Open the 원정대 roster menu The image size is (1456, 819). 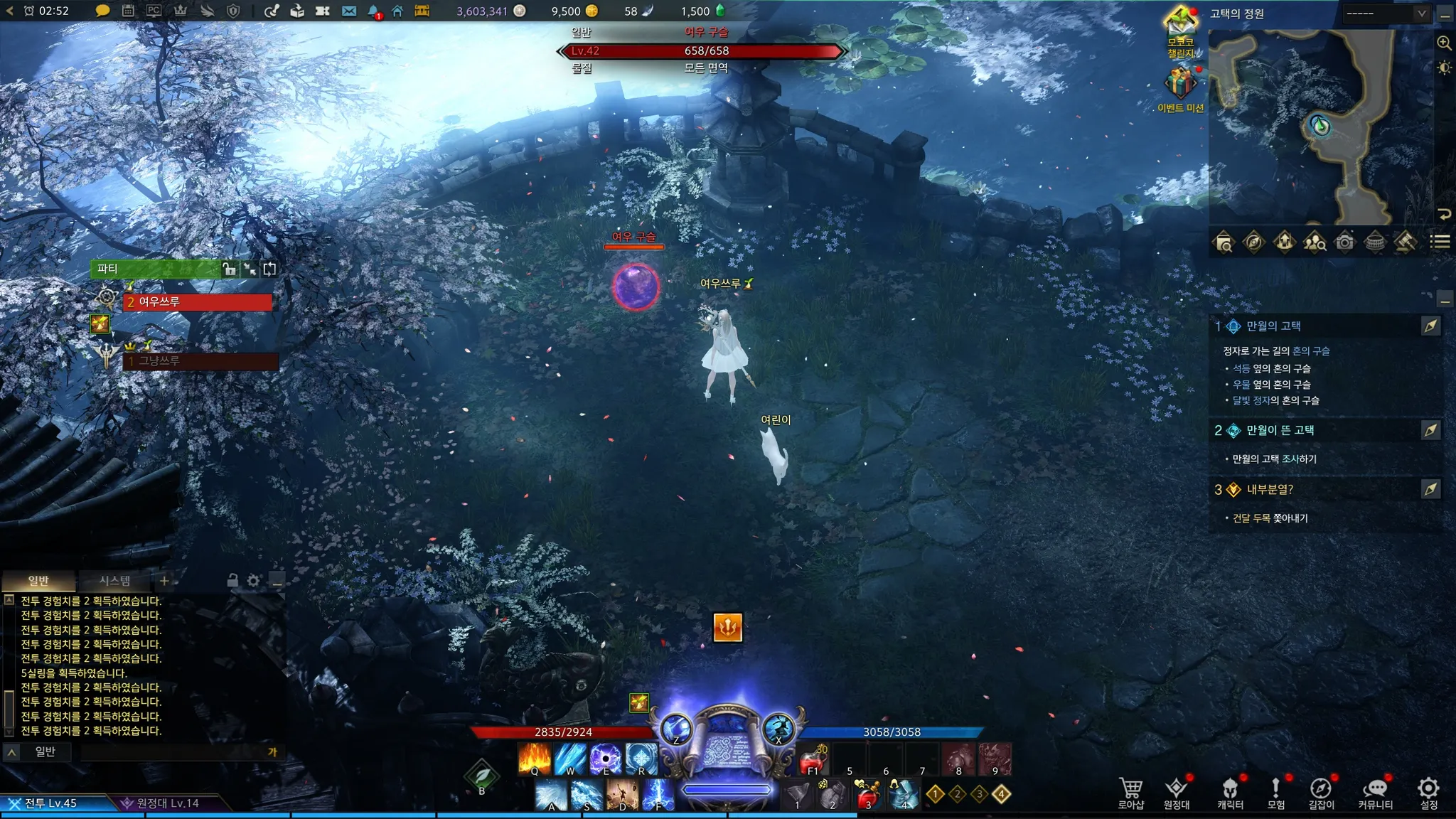(1177, 792)
